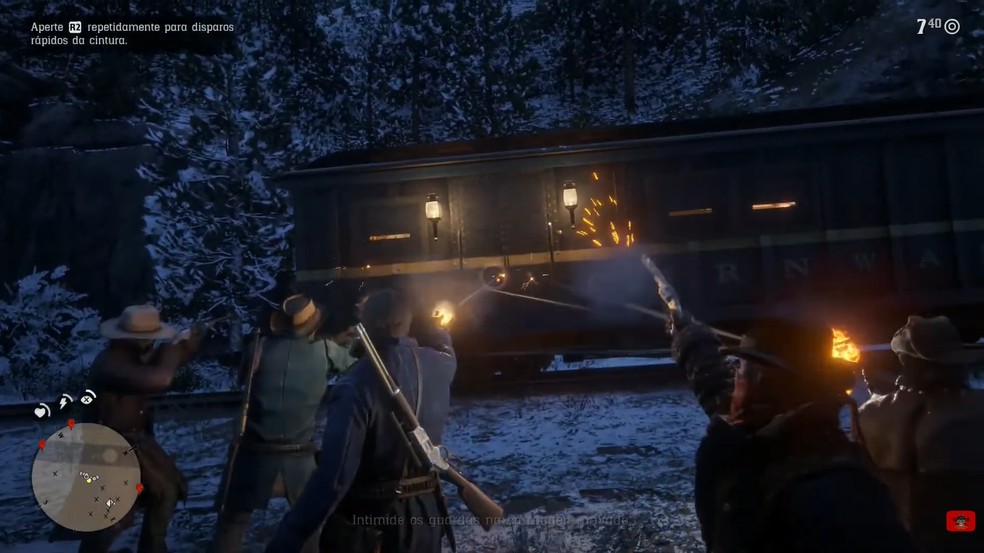Click the red channel watermark badge
Viewport: 984px width, 553px height.
(x=960, y=521)
